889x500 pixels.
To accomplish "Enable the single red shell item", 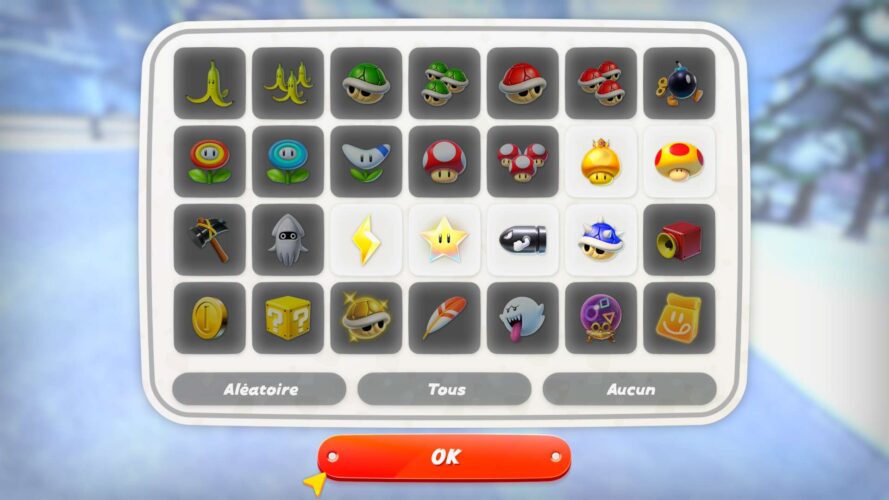I will tap(522, 83).
